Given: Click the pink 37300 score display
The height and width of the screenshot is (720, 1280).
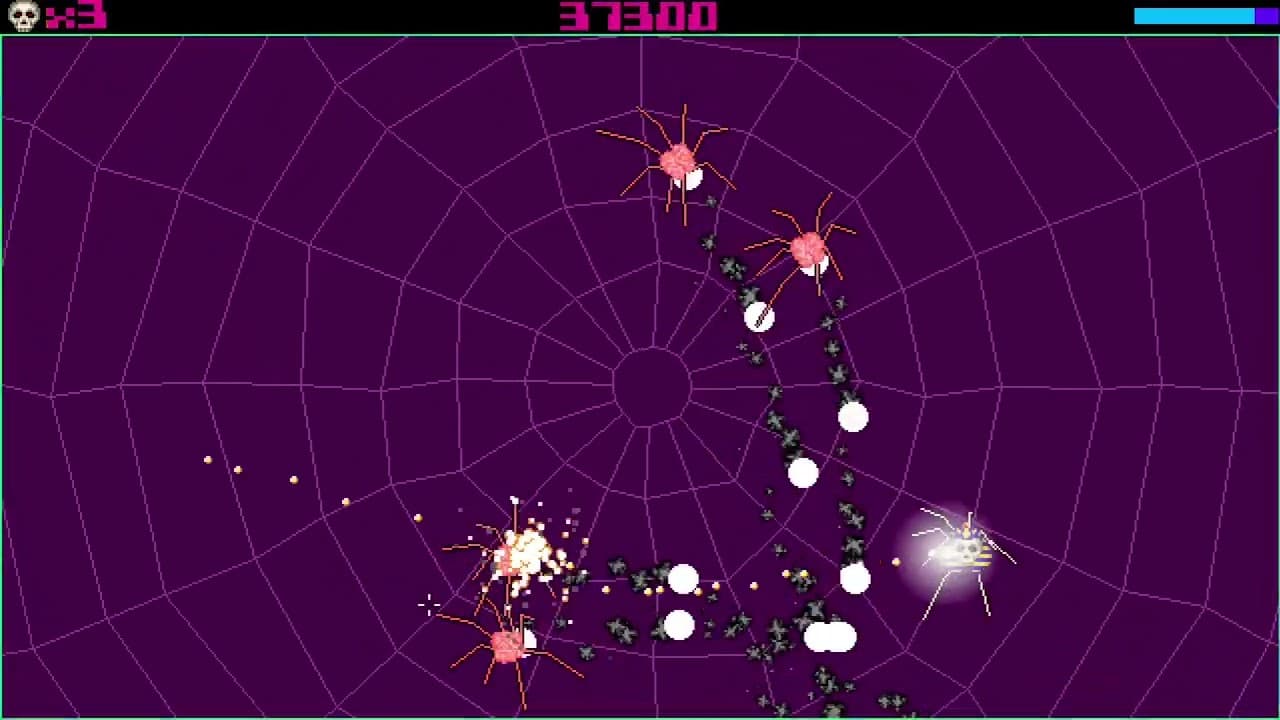Looking at the screenshot, I should click(x=638, y=15).
